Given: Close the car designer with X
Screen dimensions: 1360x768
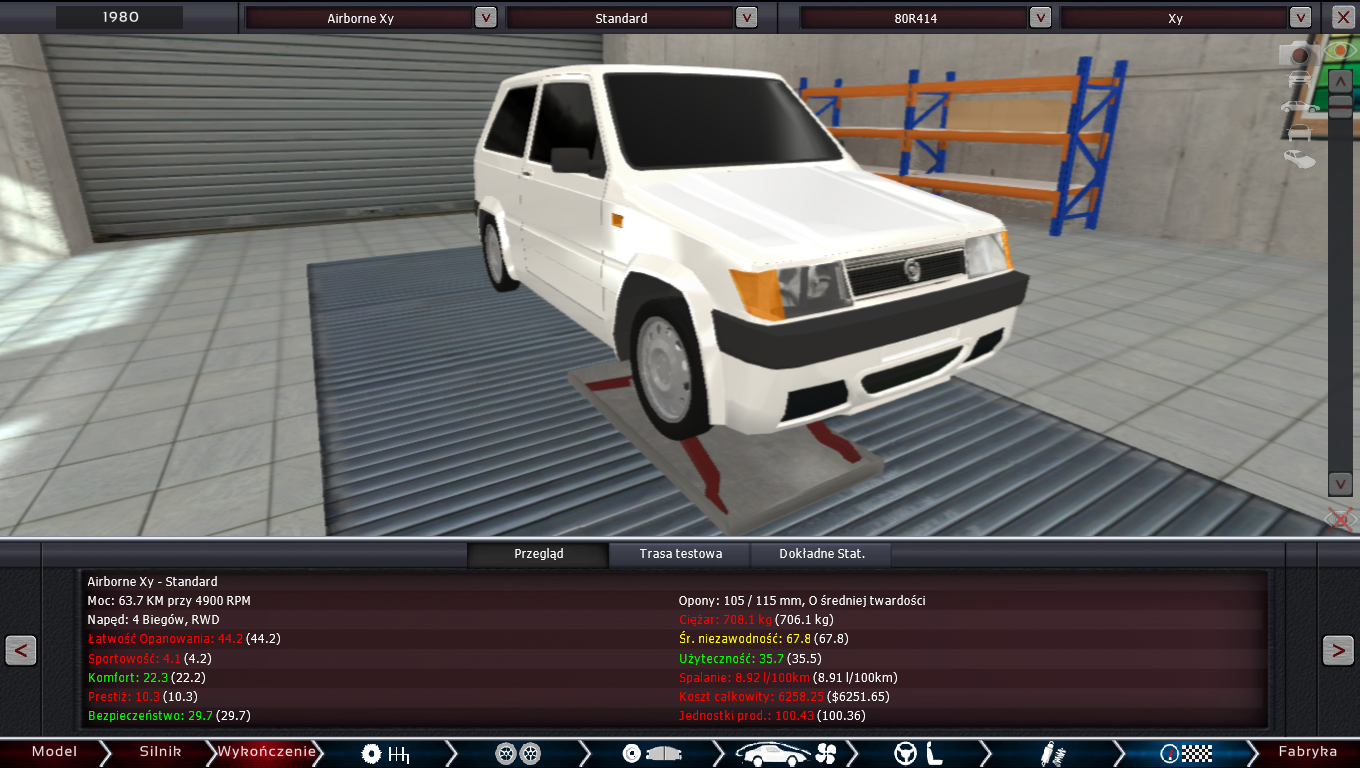Looking at the screenshot, I should point(1342,17).
